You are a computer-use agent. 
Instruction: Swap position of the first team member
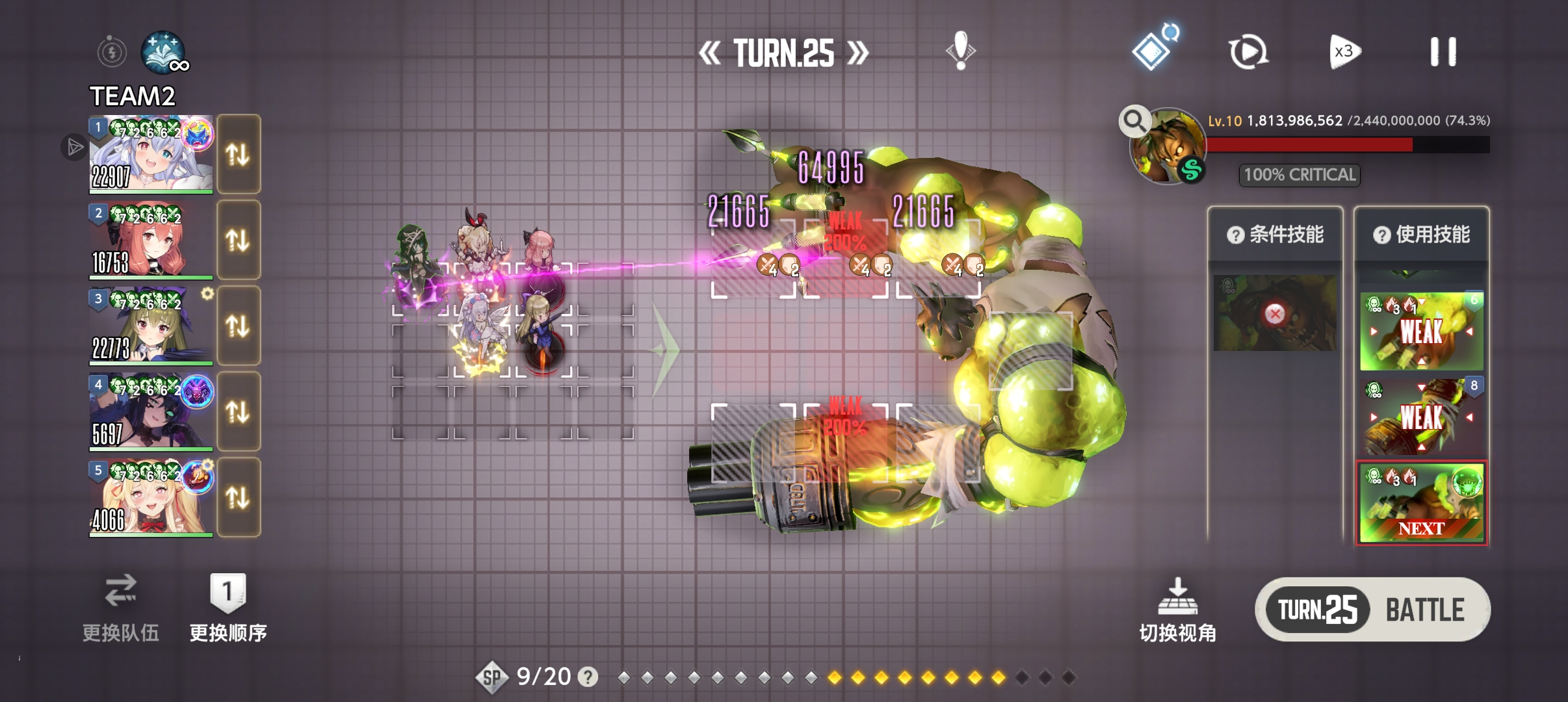point(238,155)
